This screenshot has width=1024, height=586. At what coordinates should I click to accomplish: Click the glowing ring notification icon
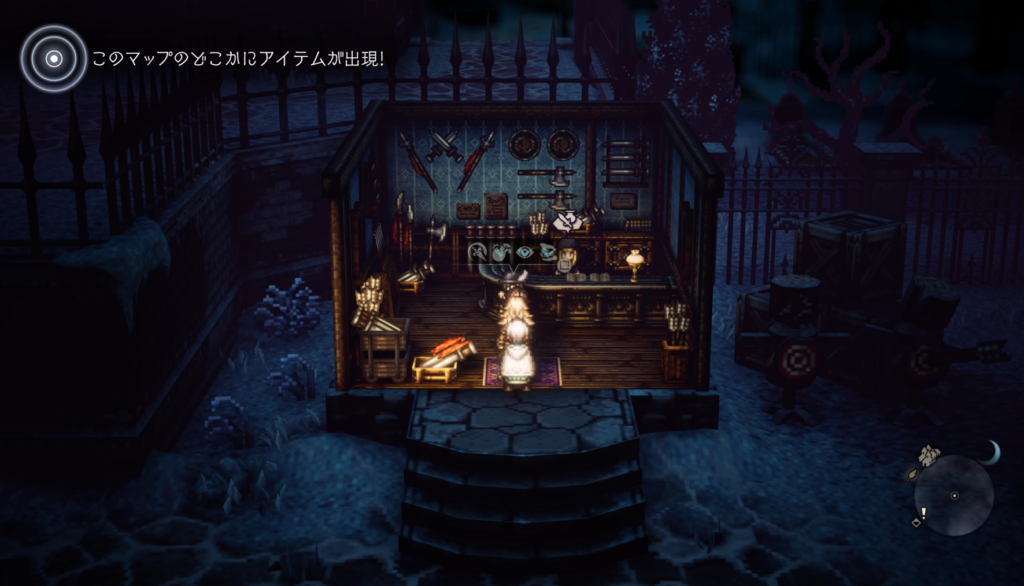pyautogui.click(x=53, y=58)
